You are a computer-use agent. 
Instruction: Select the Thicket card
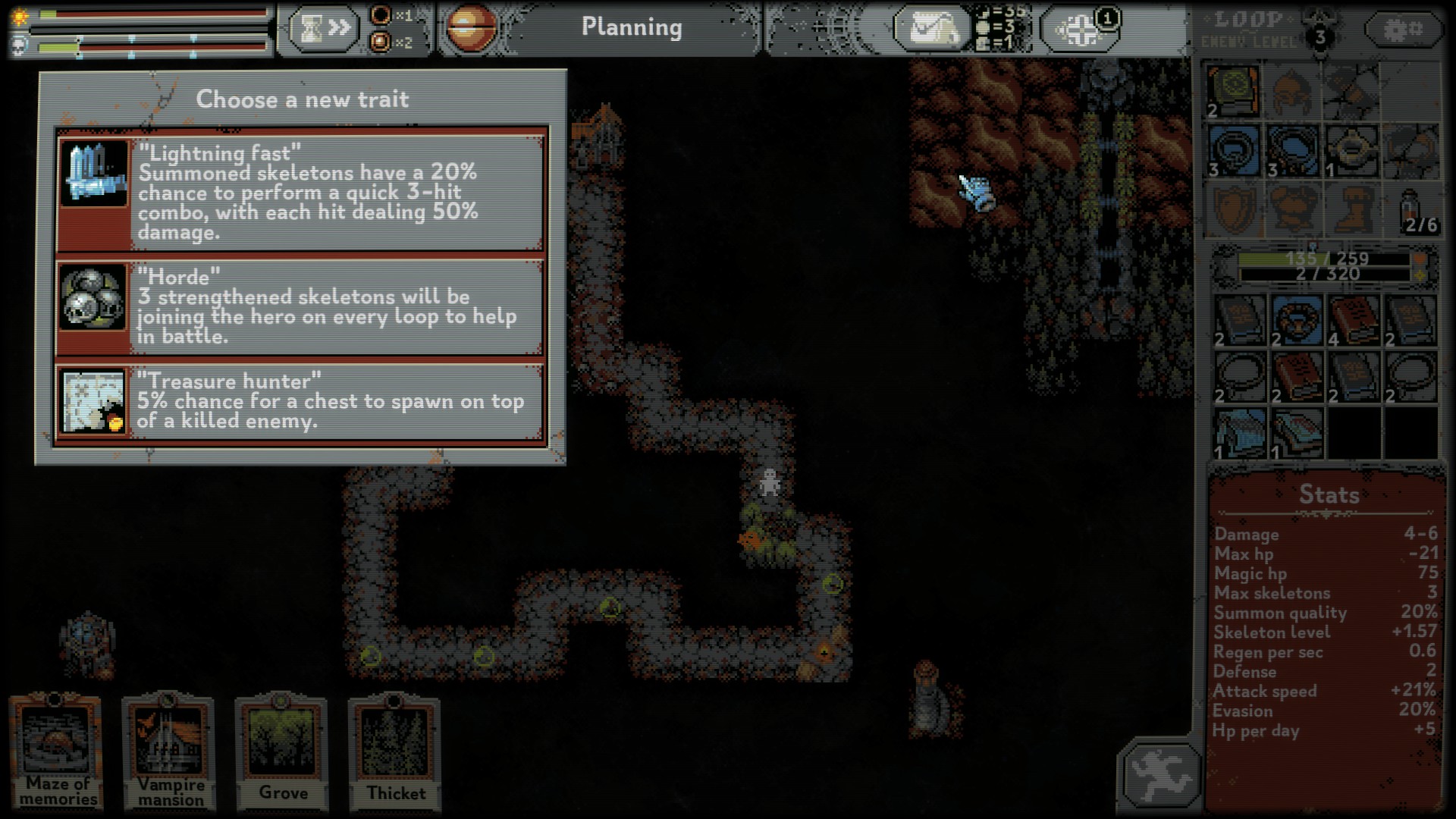point(394,751)
